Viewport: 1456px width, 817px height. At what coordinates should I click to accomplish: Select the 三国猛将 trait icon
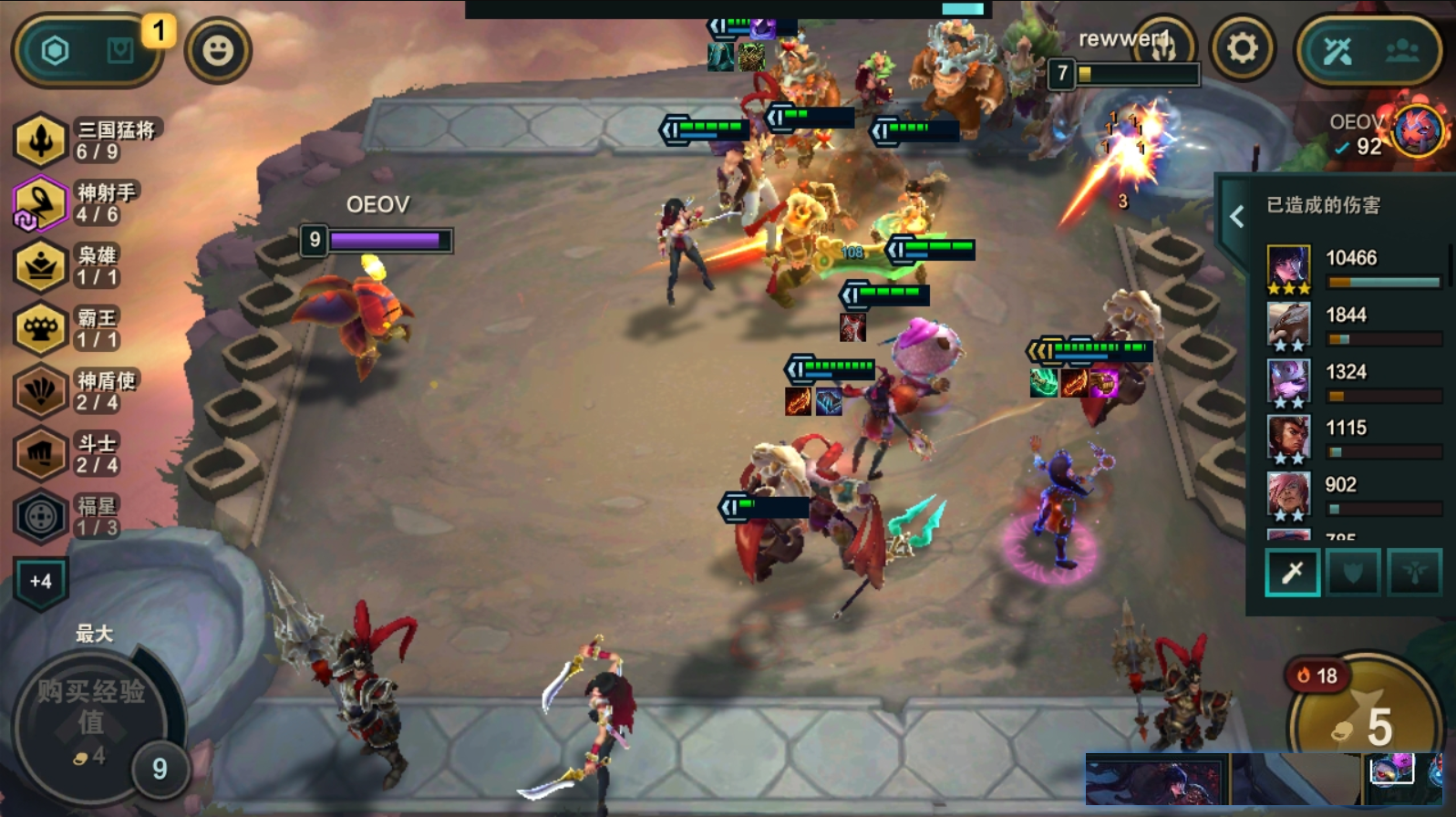tap(41, 140)
